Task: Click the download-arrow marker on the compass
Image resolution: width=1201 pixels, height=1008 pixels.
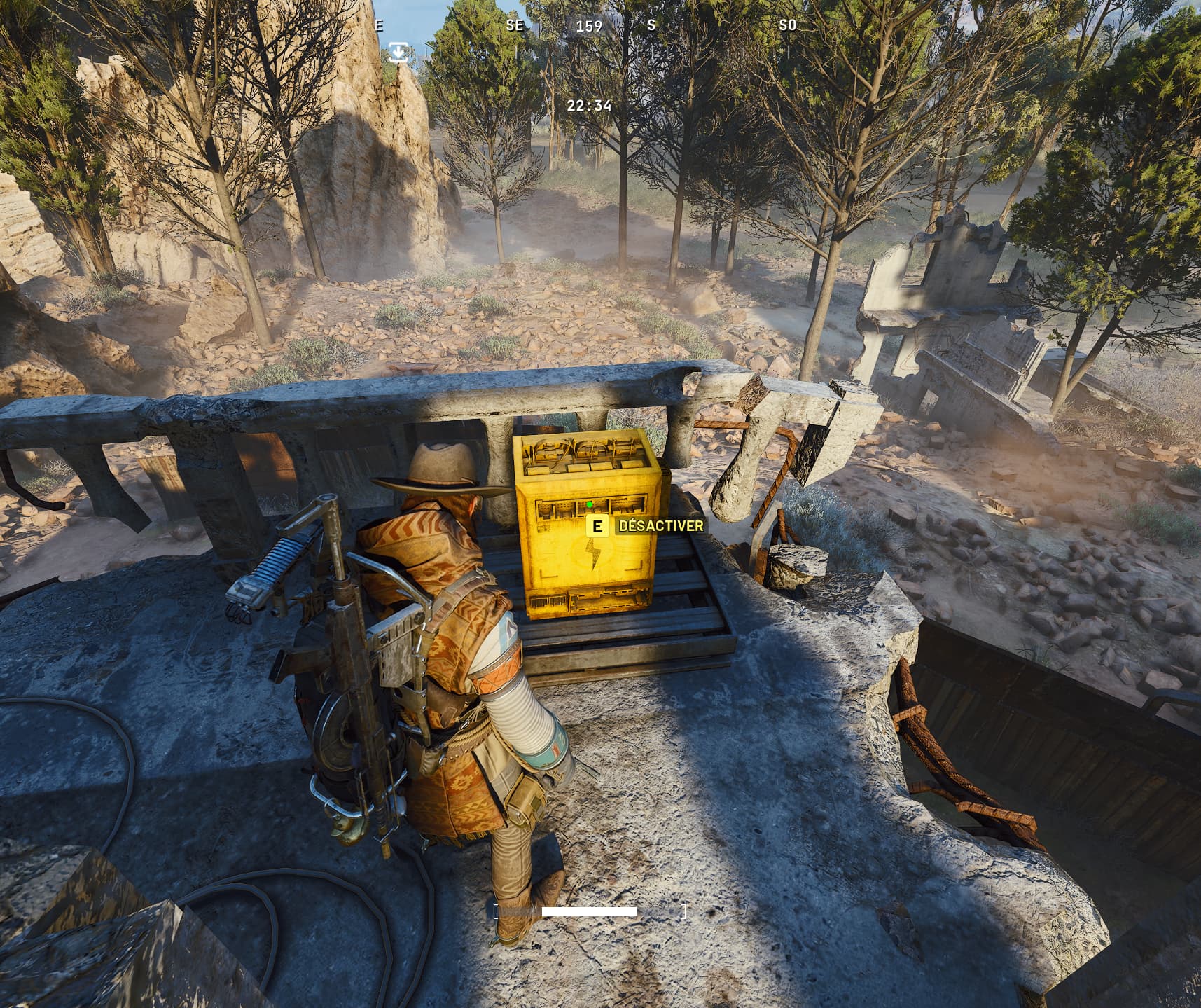Action: pos(398,52)
